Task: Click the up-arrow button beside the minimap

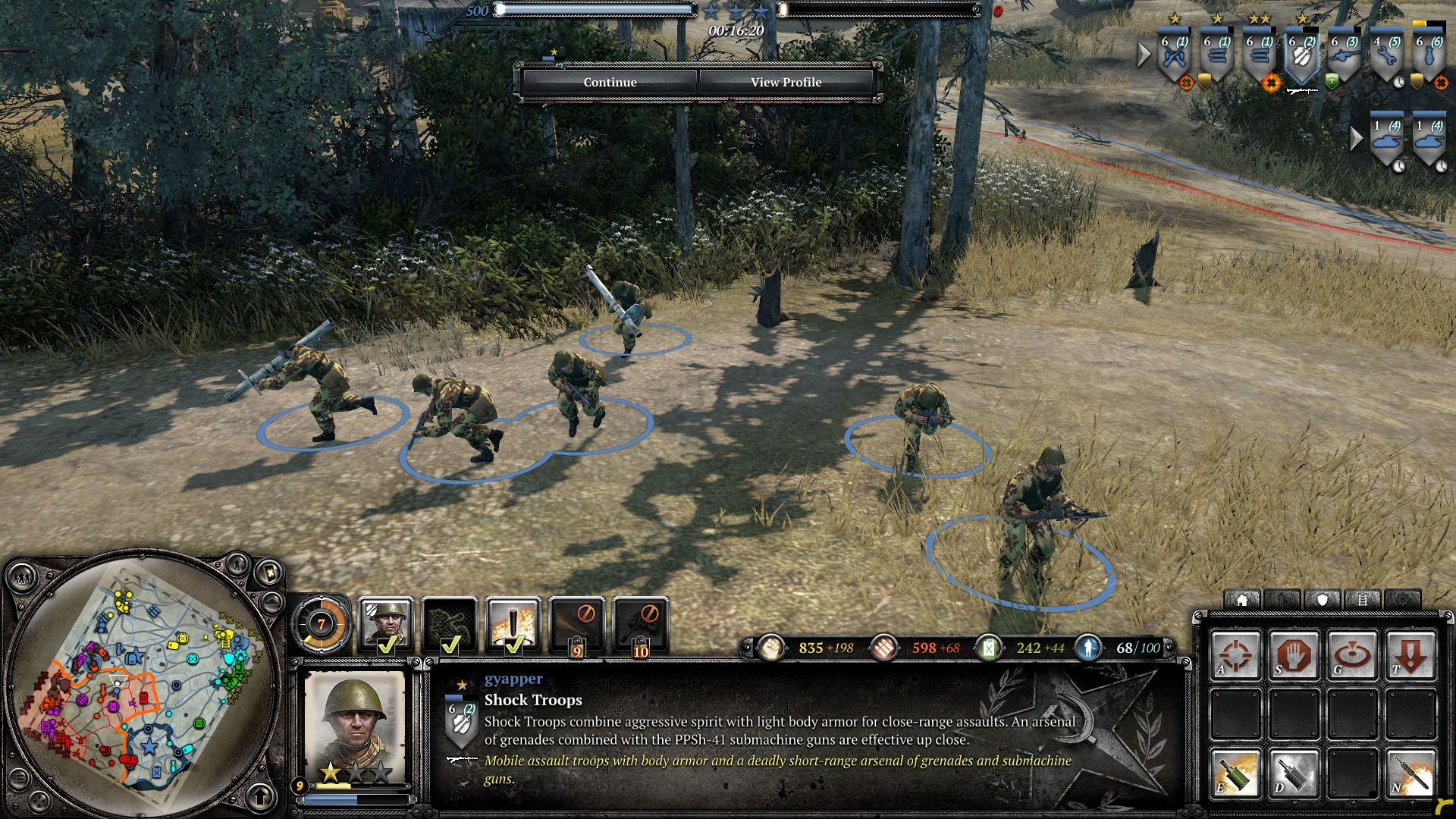Action: pos(261,795)
